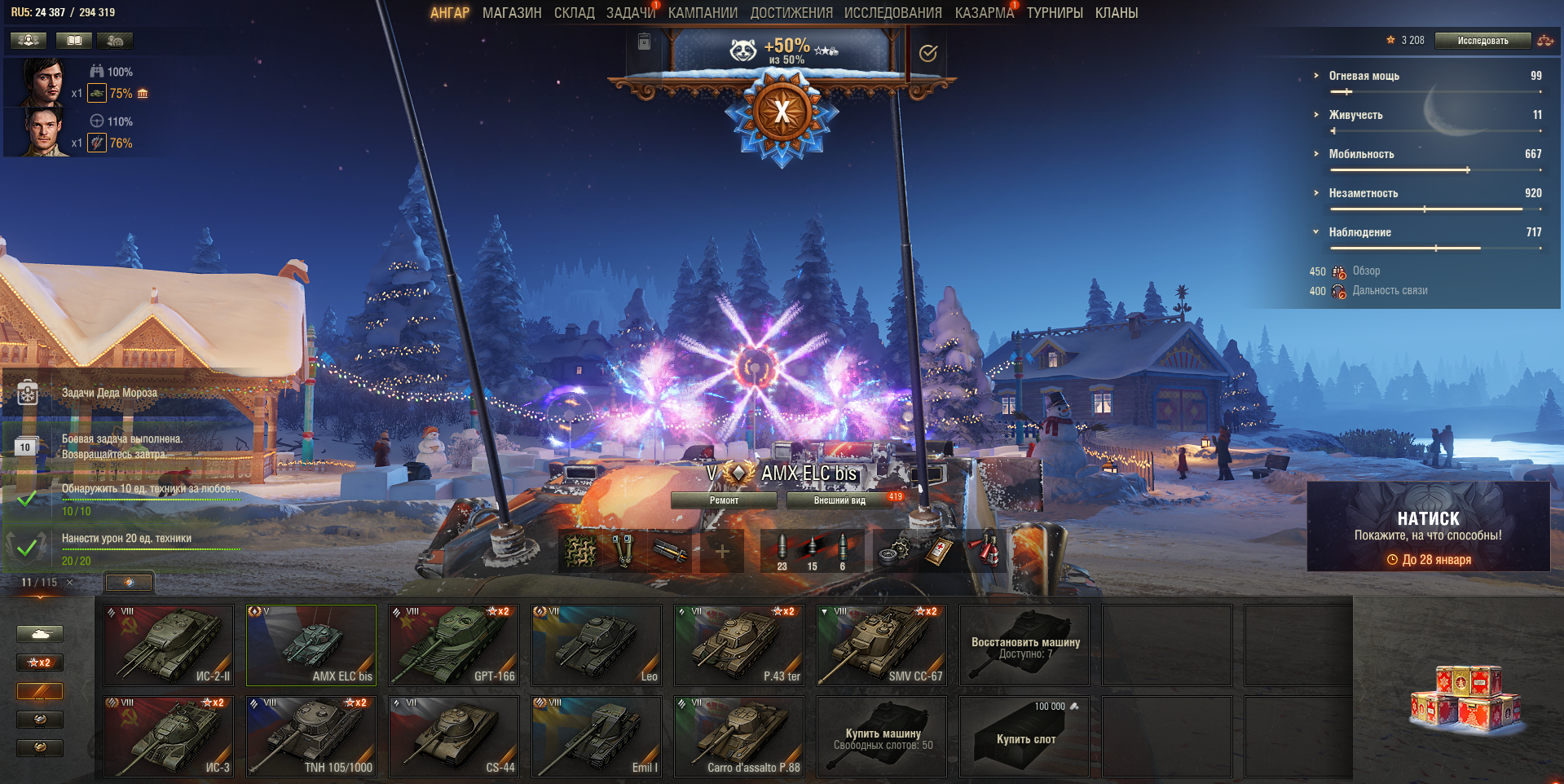
Task: Open the КЛАНЫ clans menu
Action: (x=1116, y=13)
